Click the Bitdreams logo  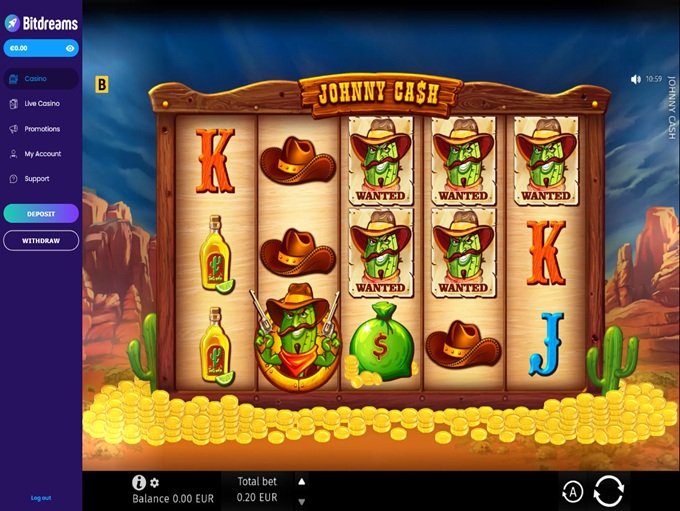[x=41, y=23]
